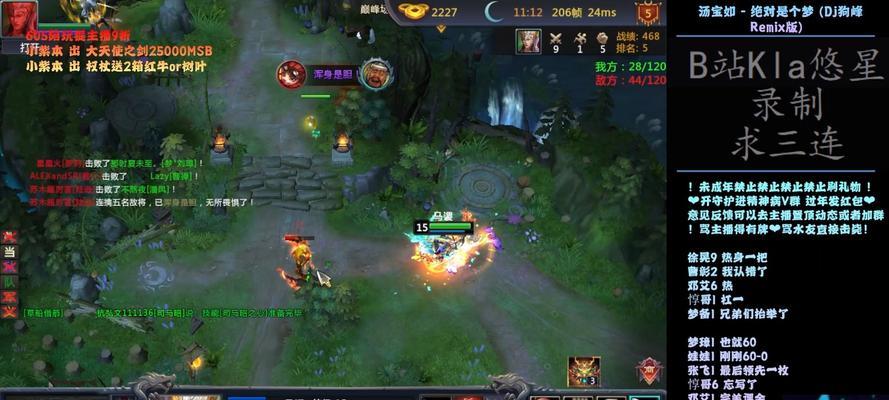Viewport: 889px width, 400px height.
Task: Click the red winged emblem button
Action: tap(648, 371)
